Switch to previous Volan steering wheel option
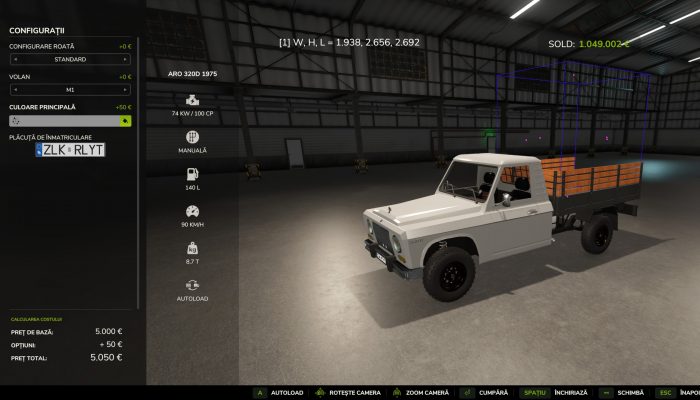Screen dimensions: 700x400 pos(14,90)
